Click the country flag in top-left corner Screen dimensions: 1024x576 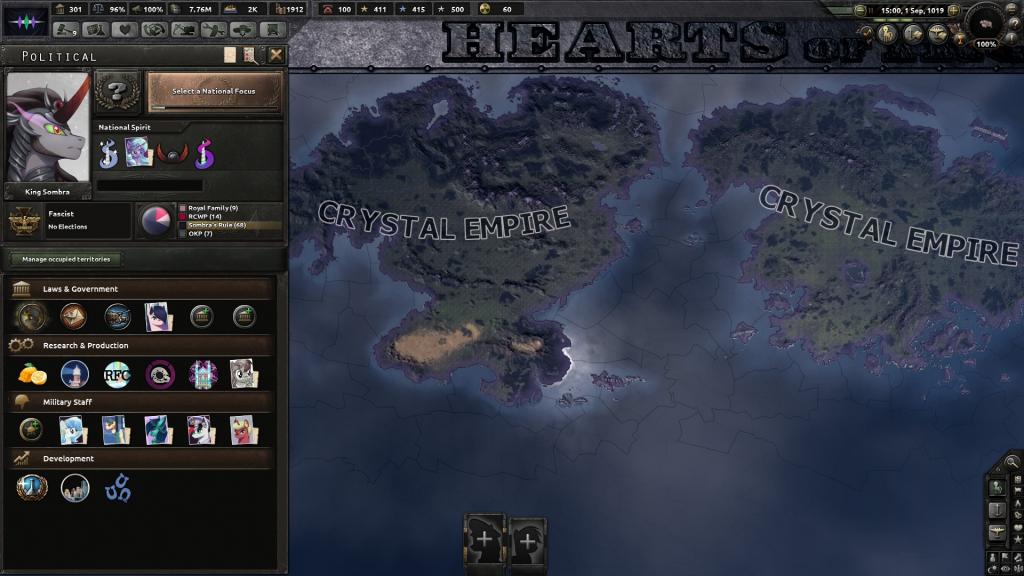[x=26, y=22]
